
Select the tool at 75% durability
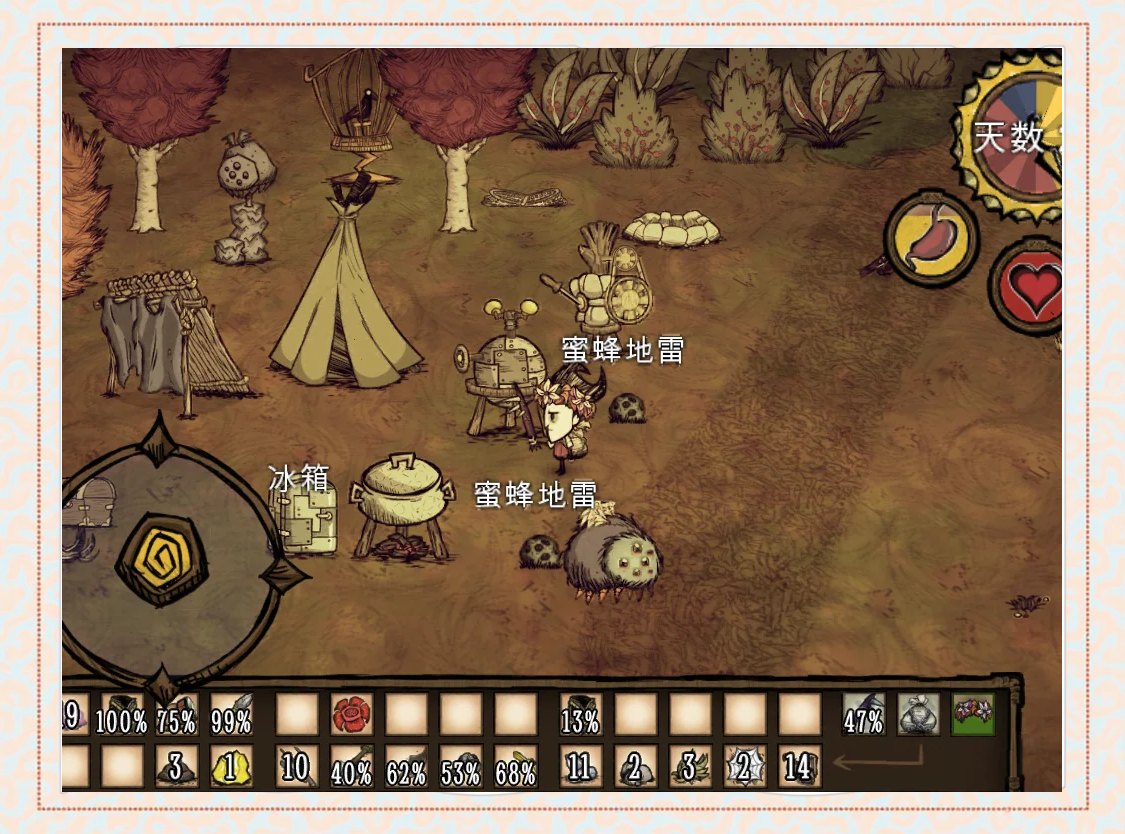coord(177,714)
